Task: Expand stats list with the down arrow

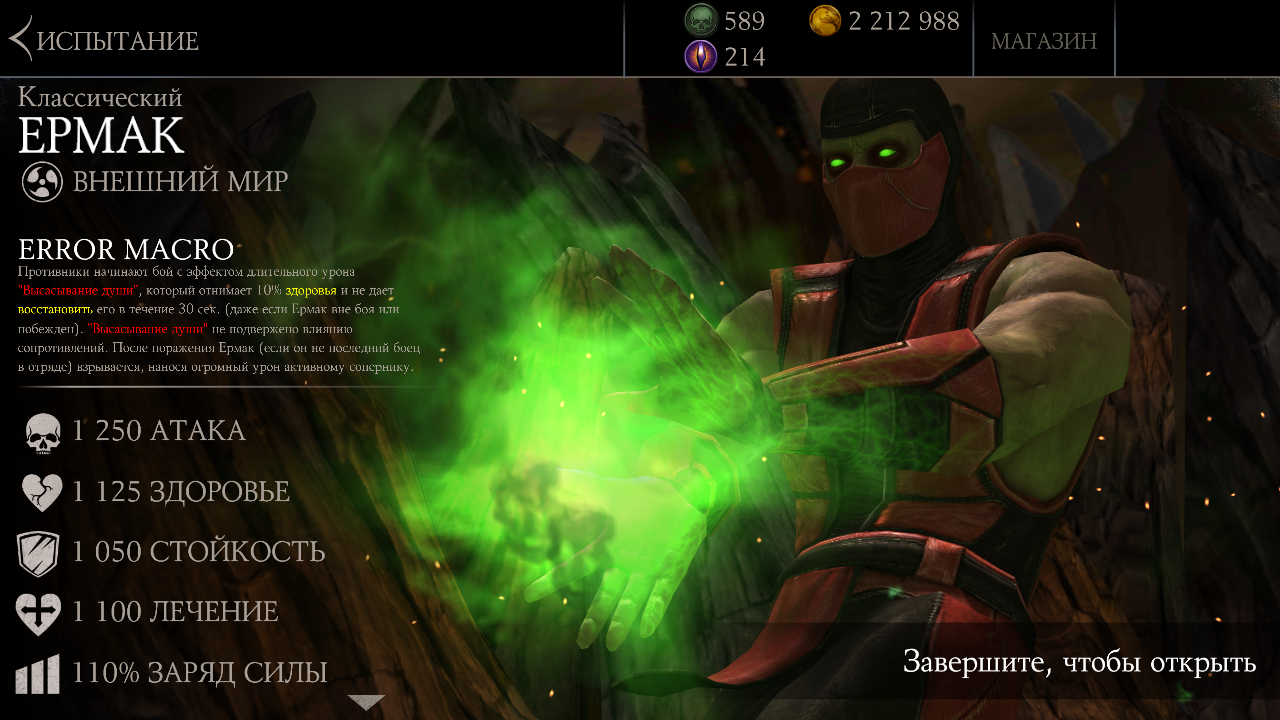Action: point(366,702)
